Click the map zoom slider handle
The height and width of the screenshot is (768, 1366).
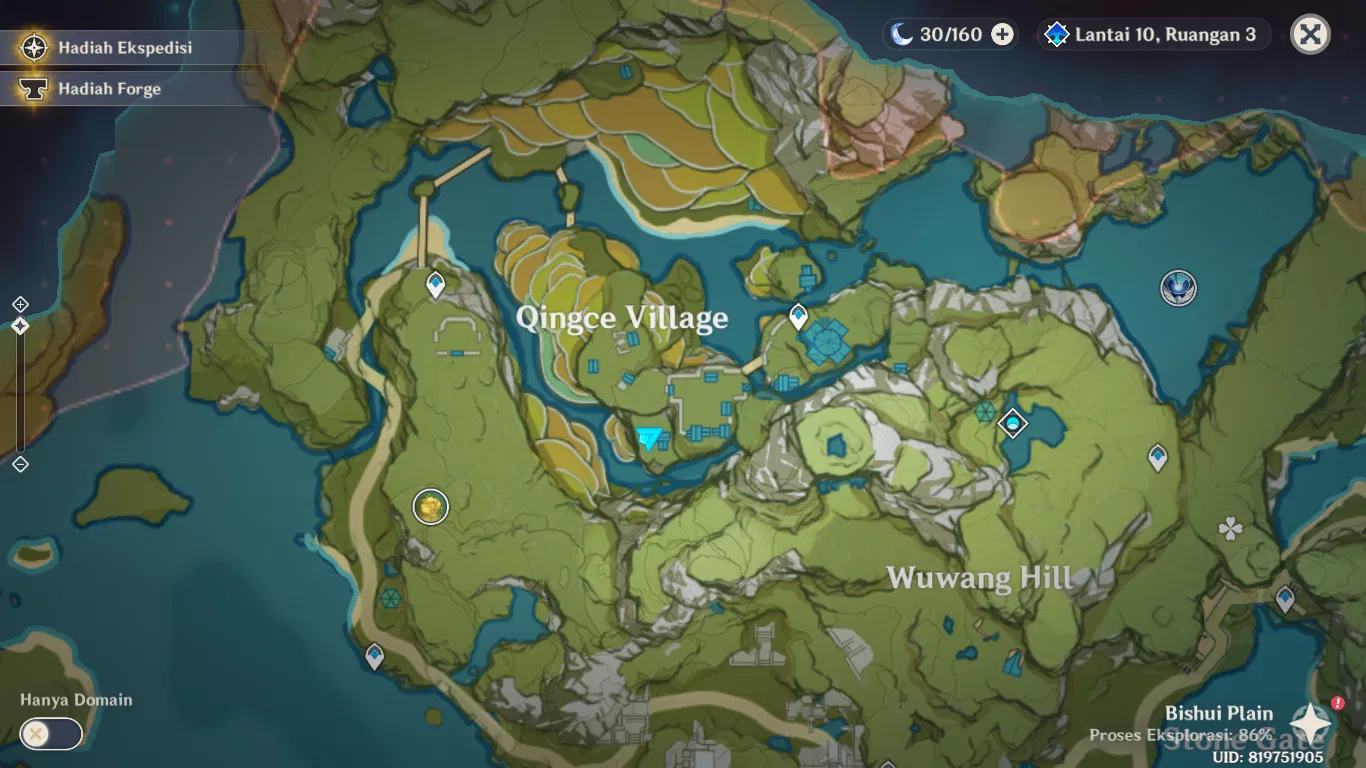pos(20,326)
